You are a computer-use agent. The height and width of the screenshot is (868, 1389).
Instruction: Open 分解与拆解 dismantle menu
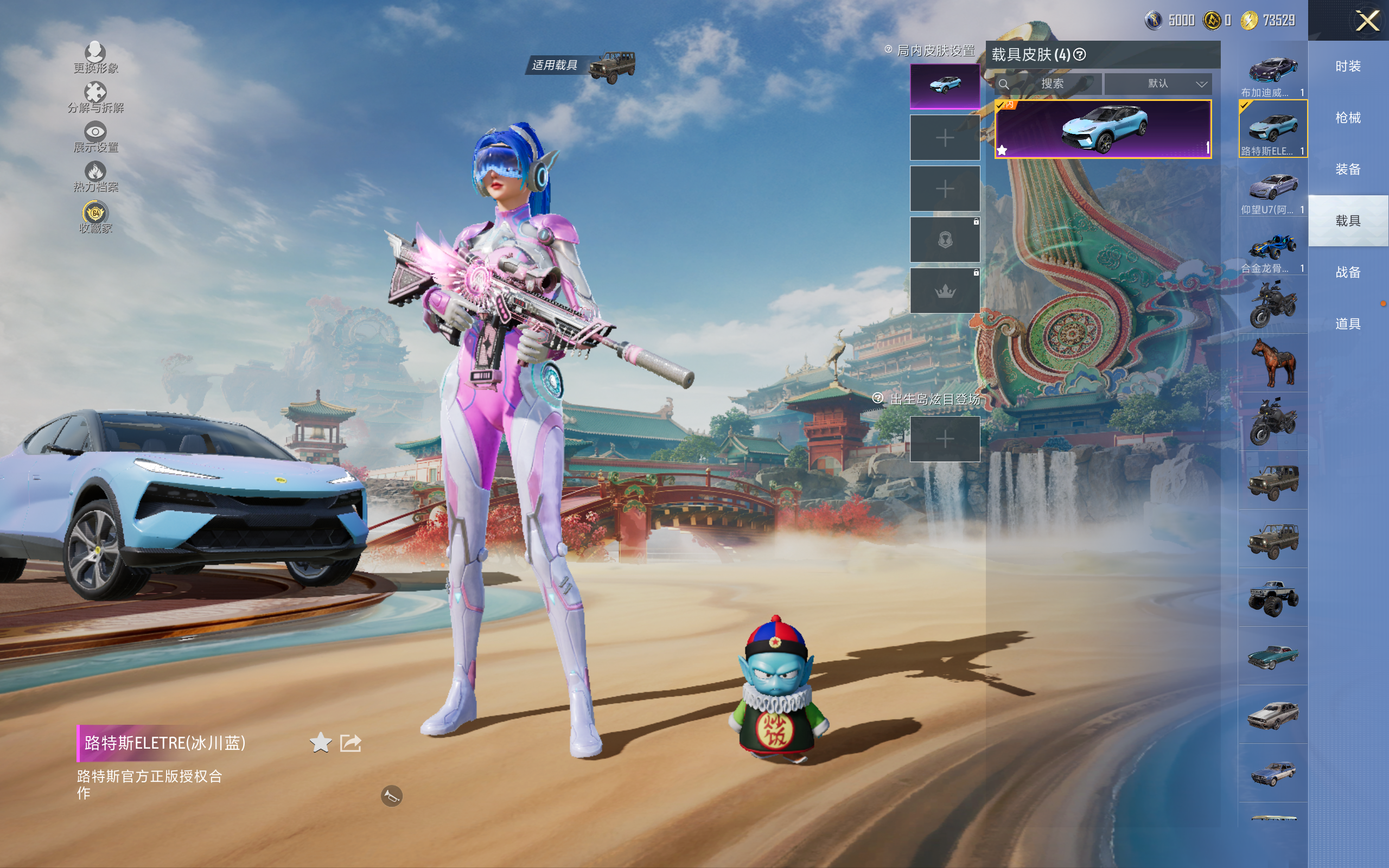point(95,97)
